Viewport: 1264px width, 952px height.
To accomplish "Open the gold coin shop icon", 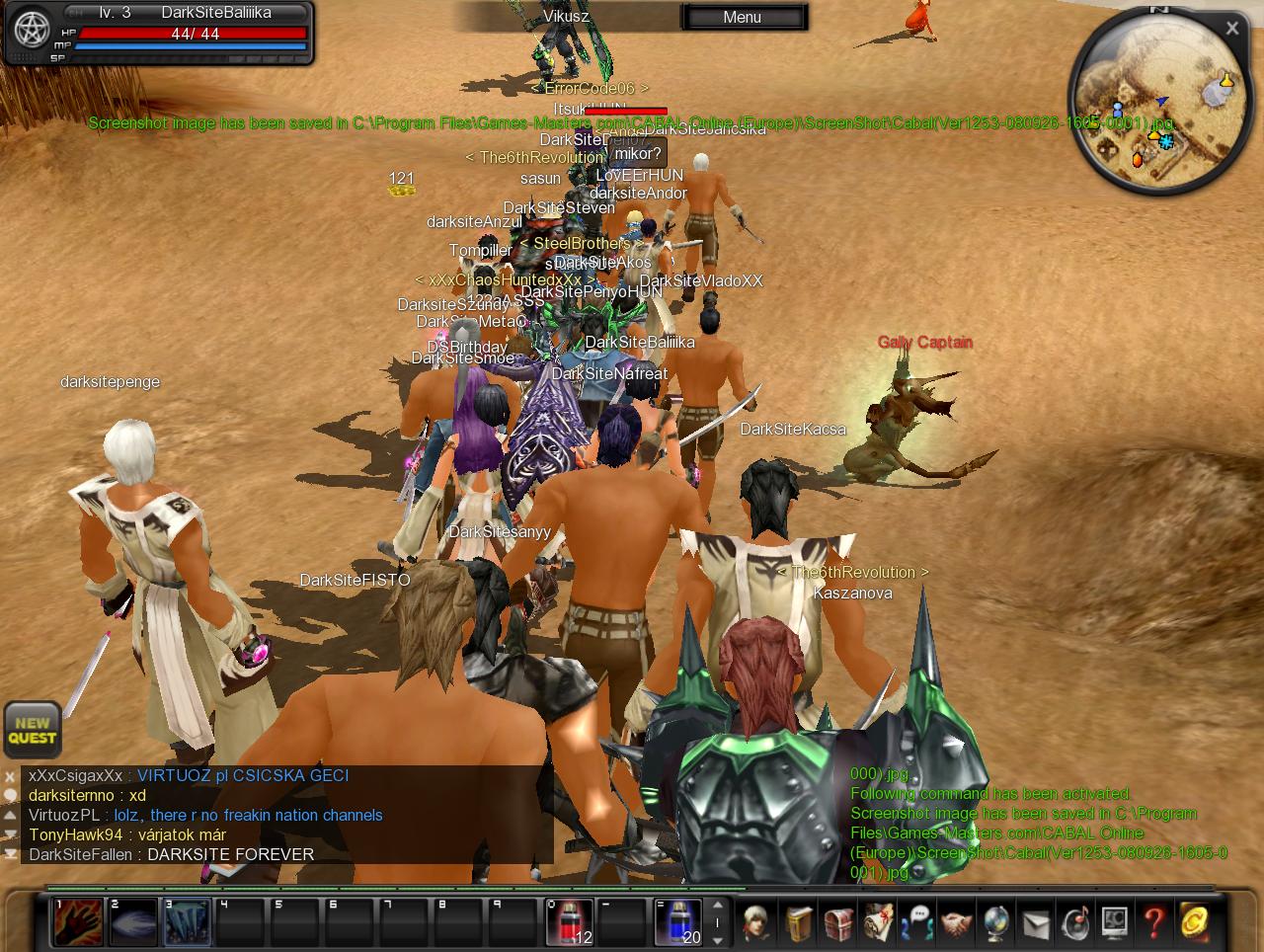I will point(1194,922).
